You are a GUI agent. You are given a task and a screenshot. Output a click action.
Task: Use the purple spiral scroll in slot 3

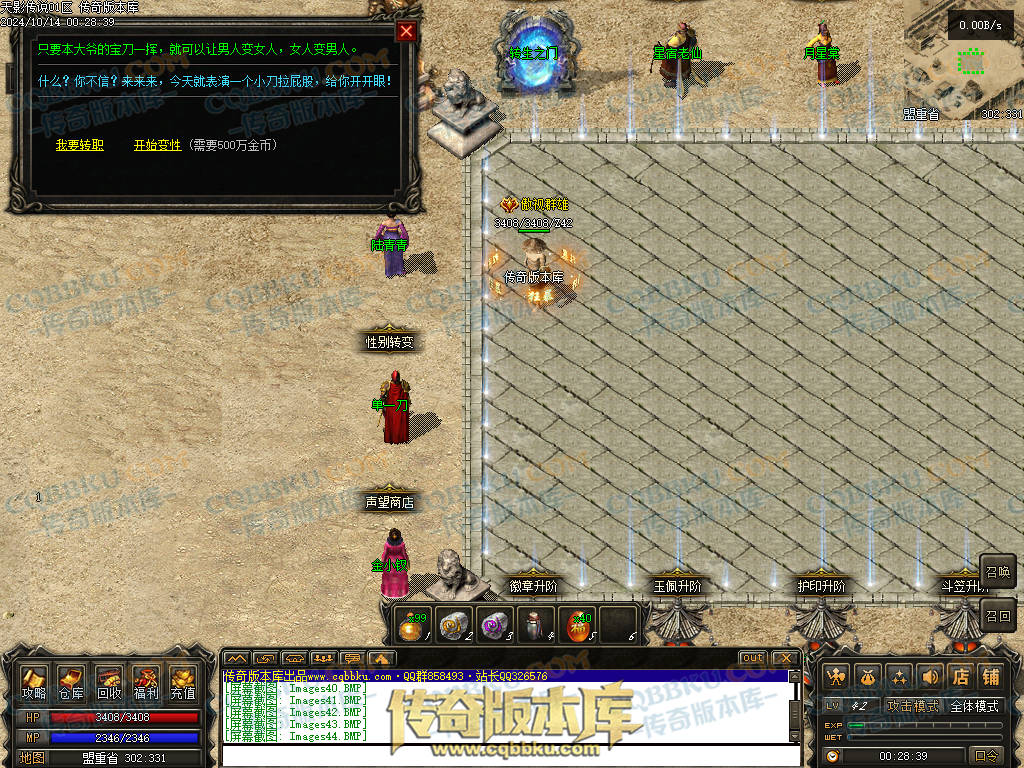coord(494,626)
